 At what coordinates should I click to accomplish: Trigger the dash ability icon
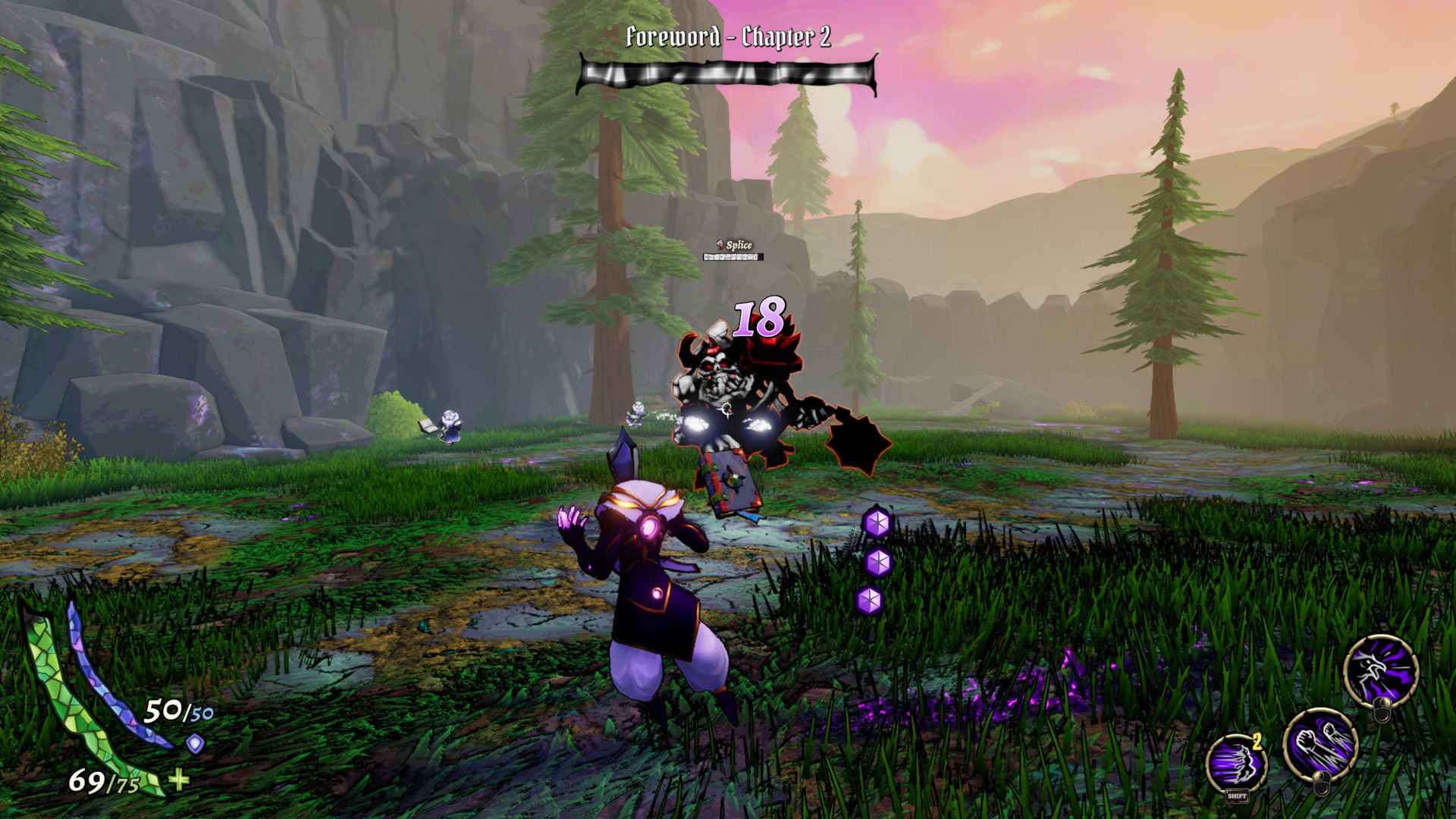pos(1236,762)
